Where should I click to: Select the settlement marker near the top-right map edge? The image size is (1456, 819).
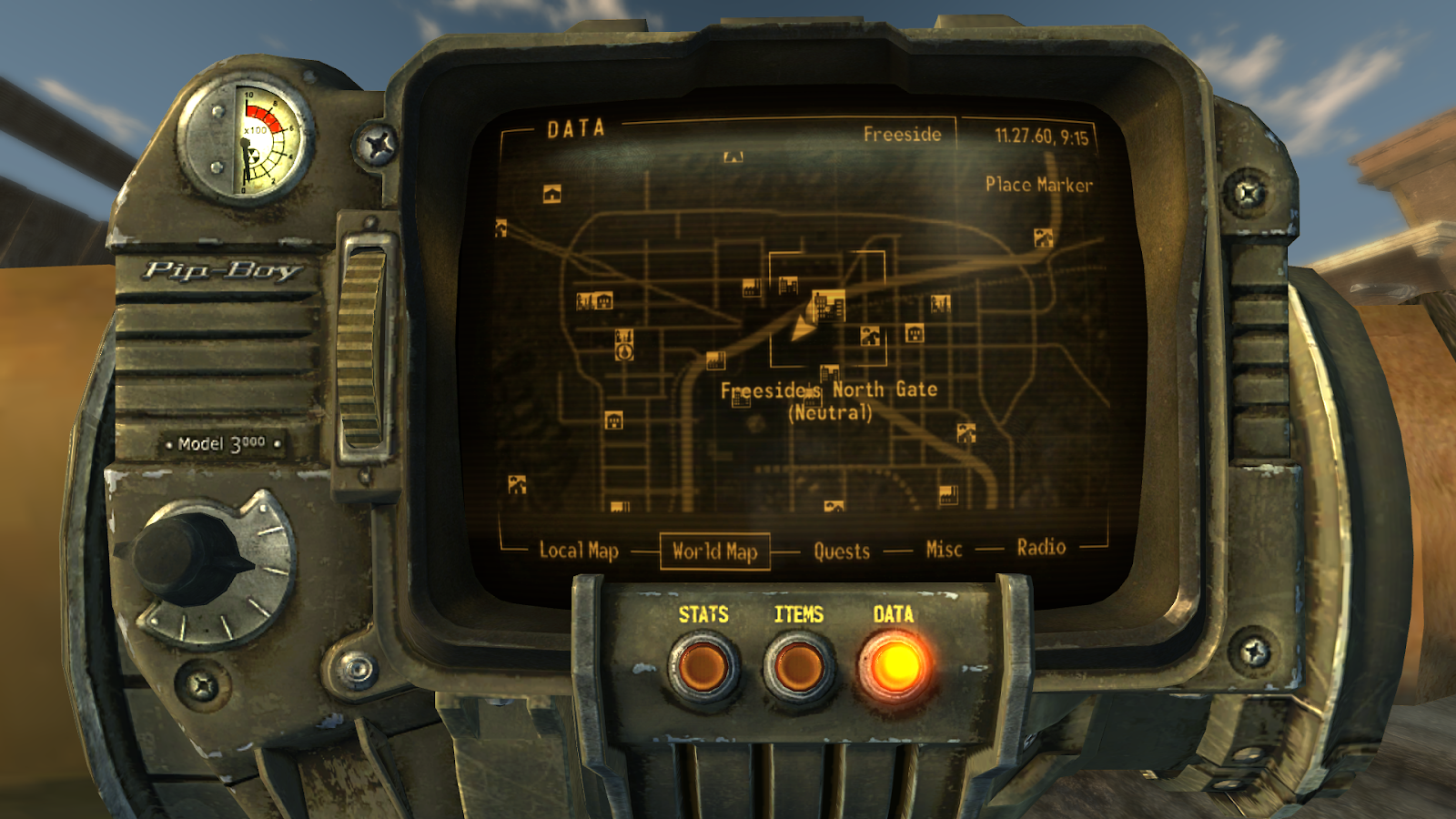click(1042, 238)
